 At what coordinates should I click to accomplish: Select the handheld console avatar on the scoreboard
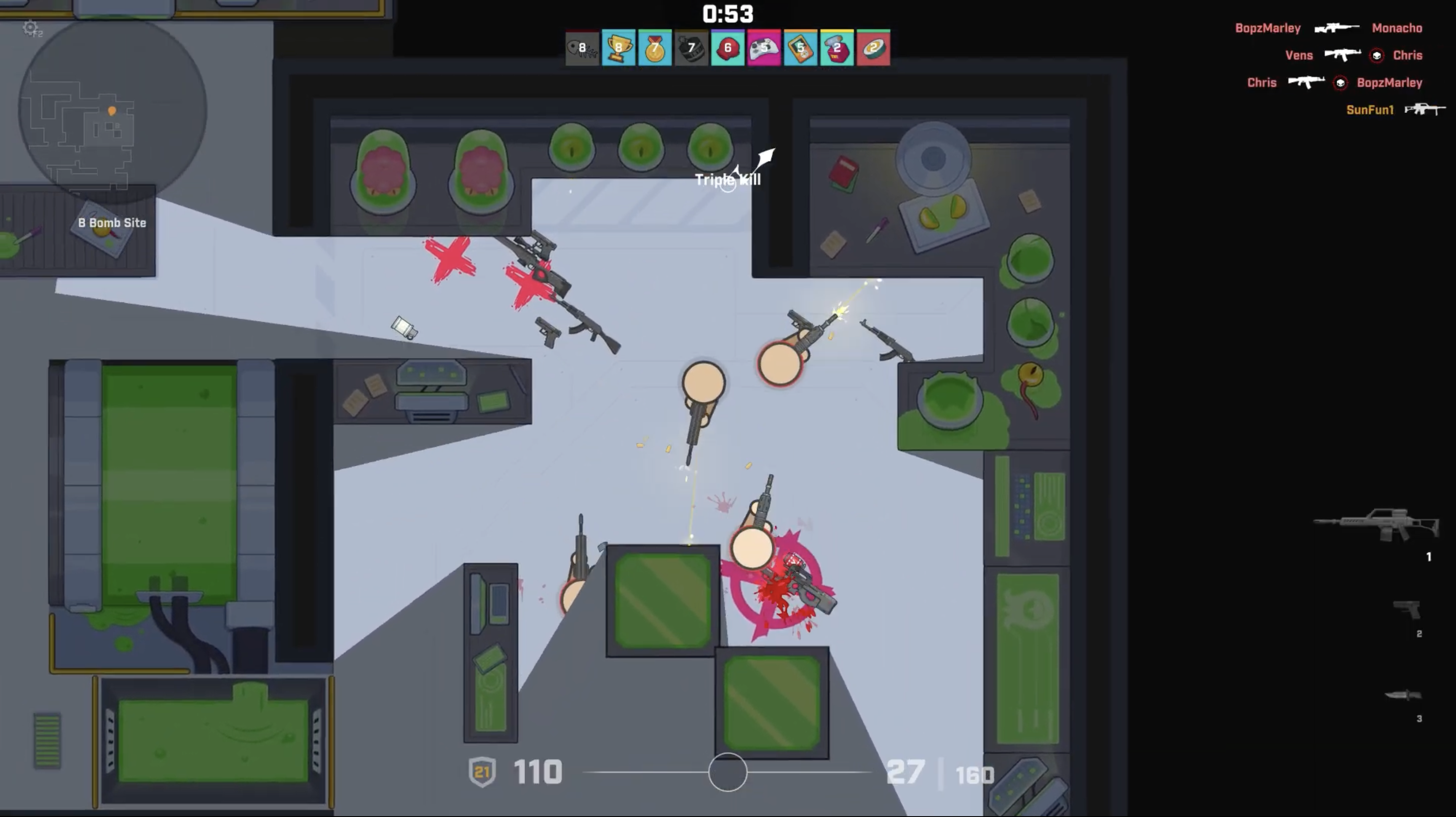800,48
